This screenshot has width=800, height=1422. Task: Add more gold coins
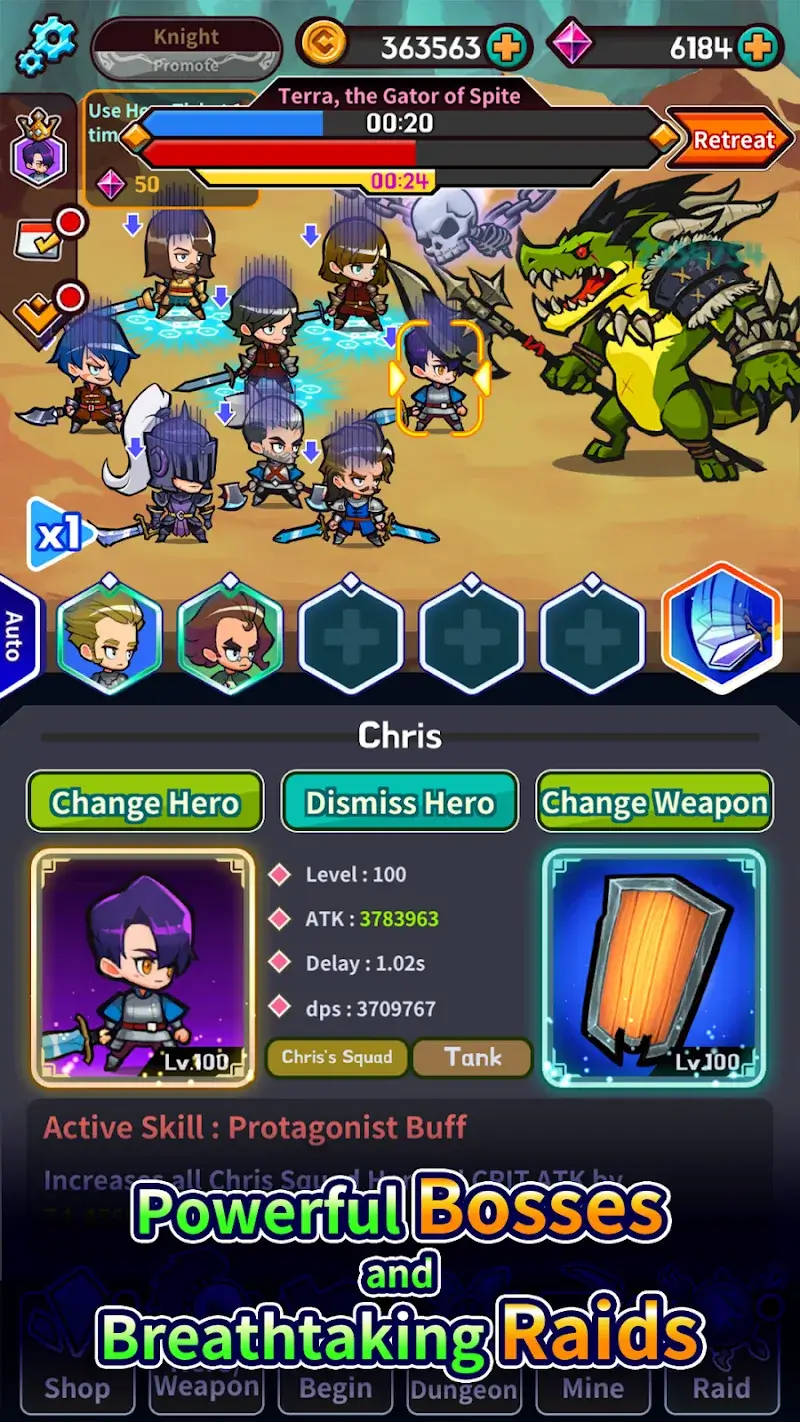508,46
